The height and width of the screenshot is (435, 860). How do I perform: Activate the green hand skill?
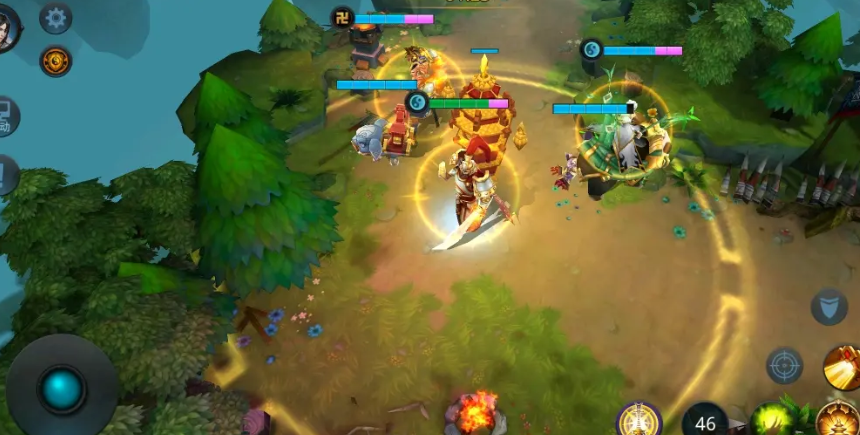point(772,420)
